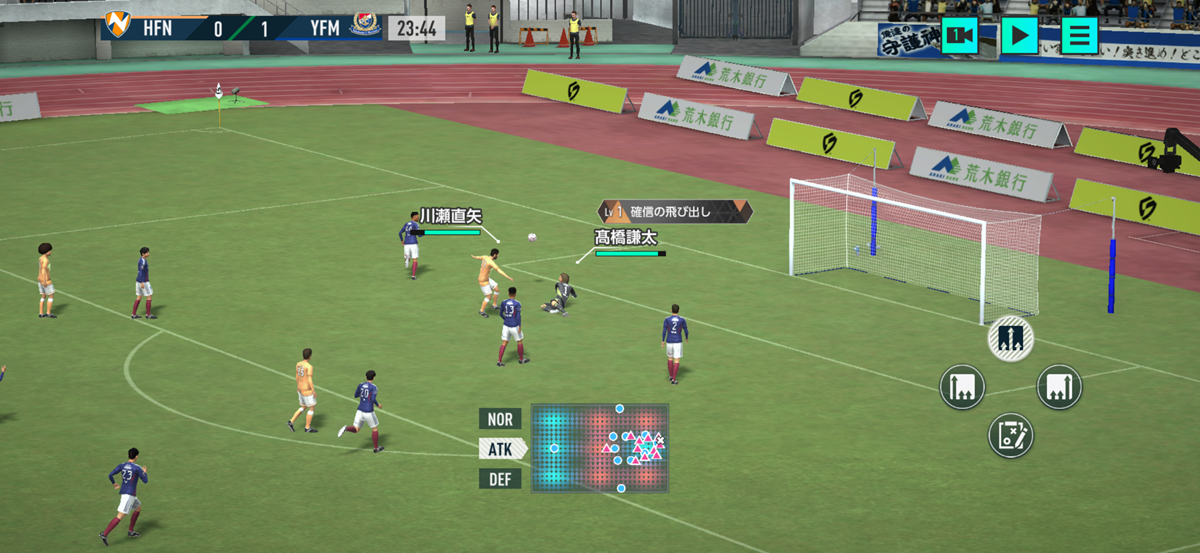The image size is (1200, 553).
Task: Switch the camera view with the camera icon
Action: (960, 36)
